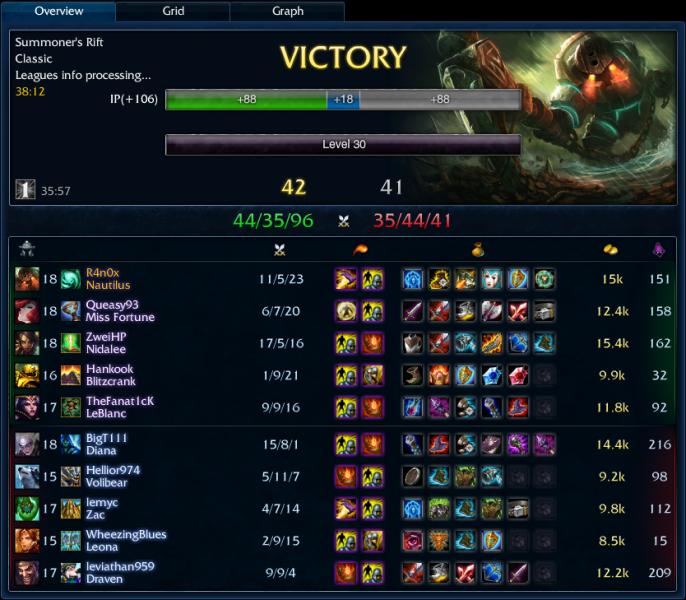Click the gold coins column header icon

[x=610, y=250]
